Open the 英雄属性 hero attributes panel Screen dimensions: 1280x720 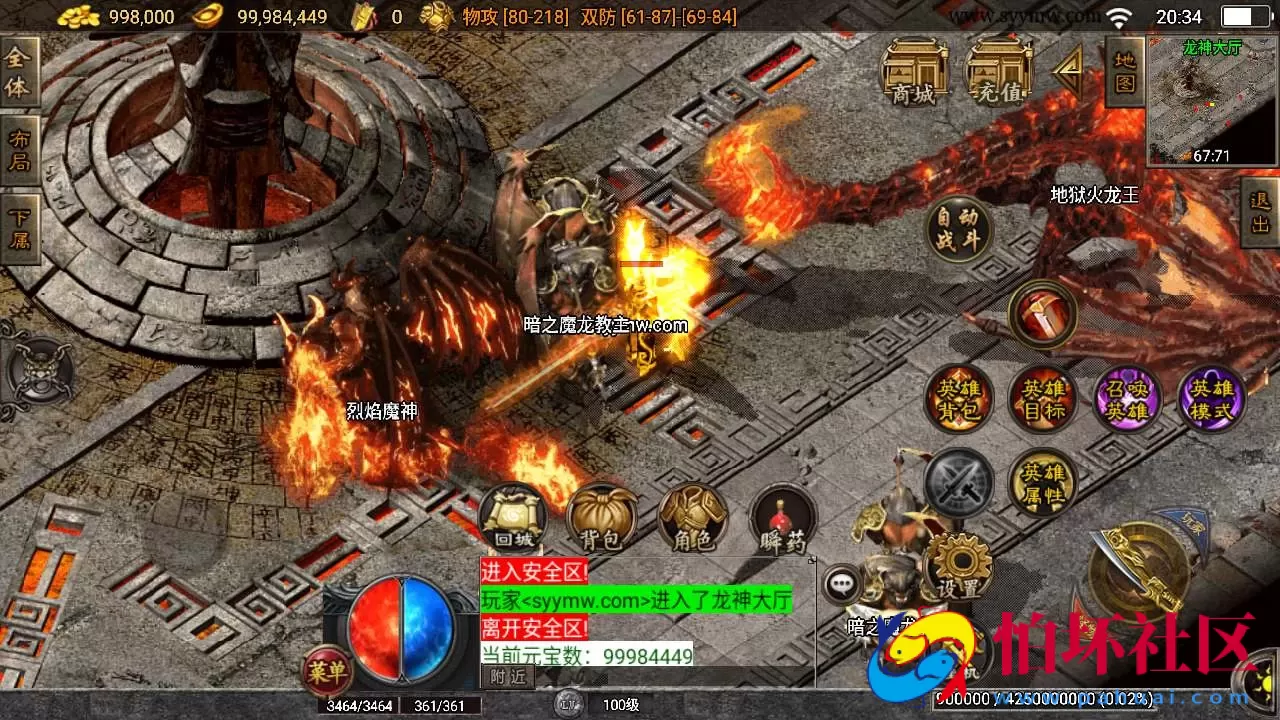[1043, 483]
